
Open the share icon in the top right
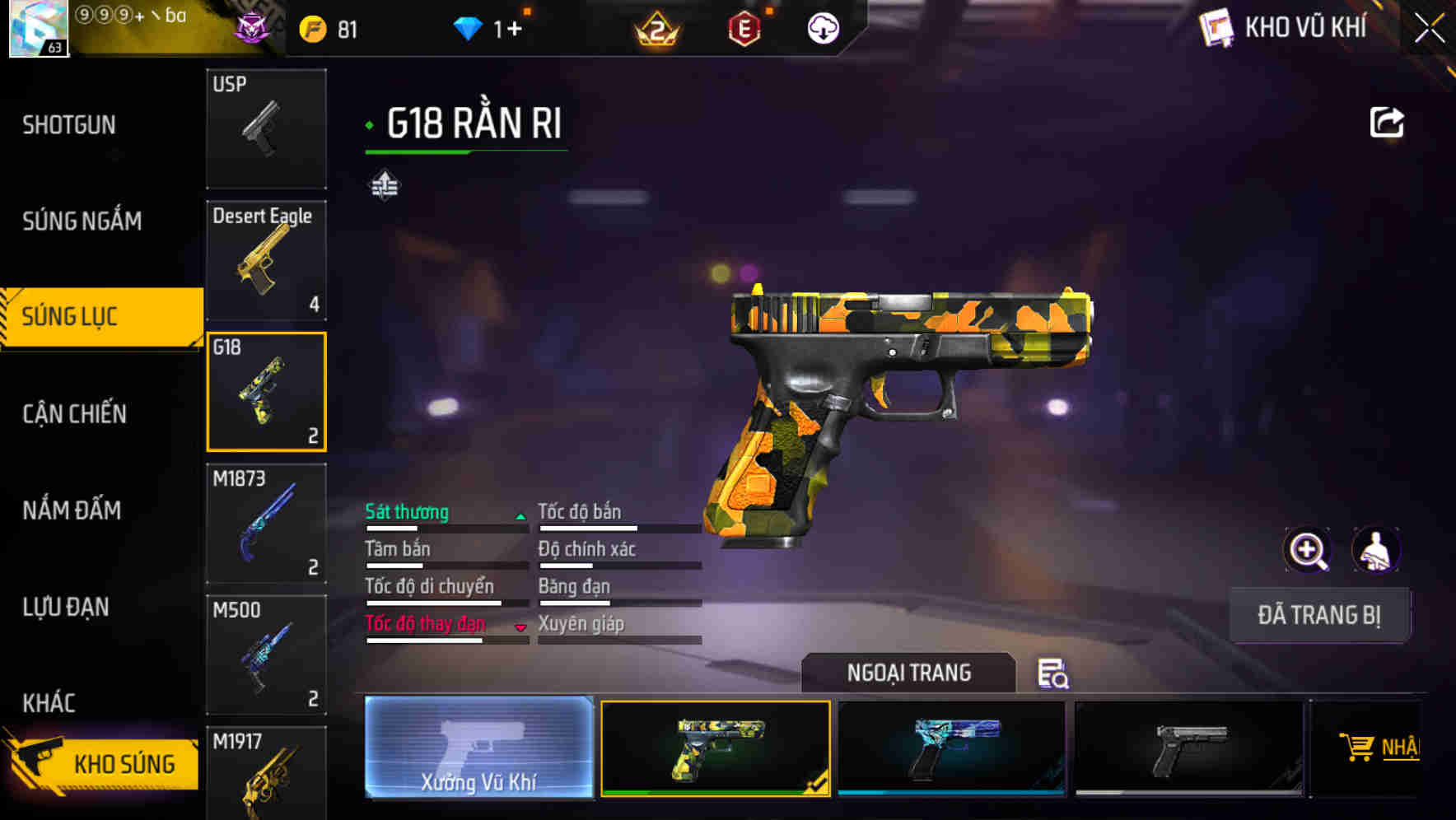[x=1388, y=120]
